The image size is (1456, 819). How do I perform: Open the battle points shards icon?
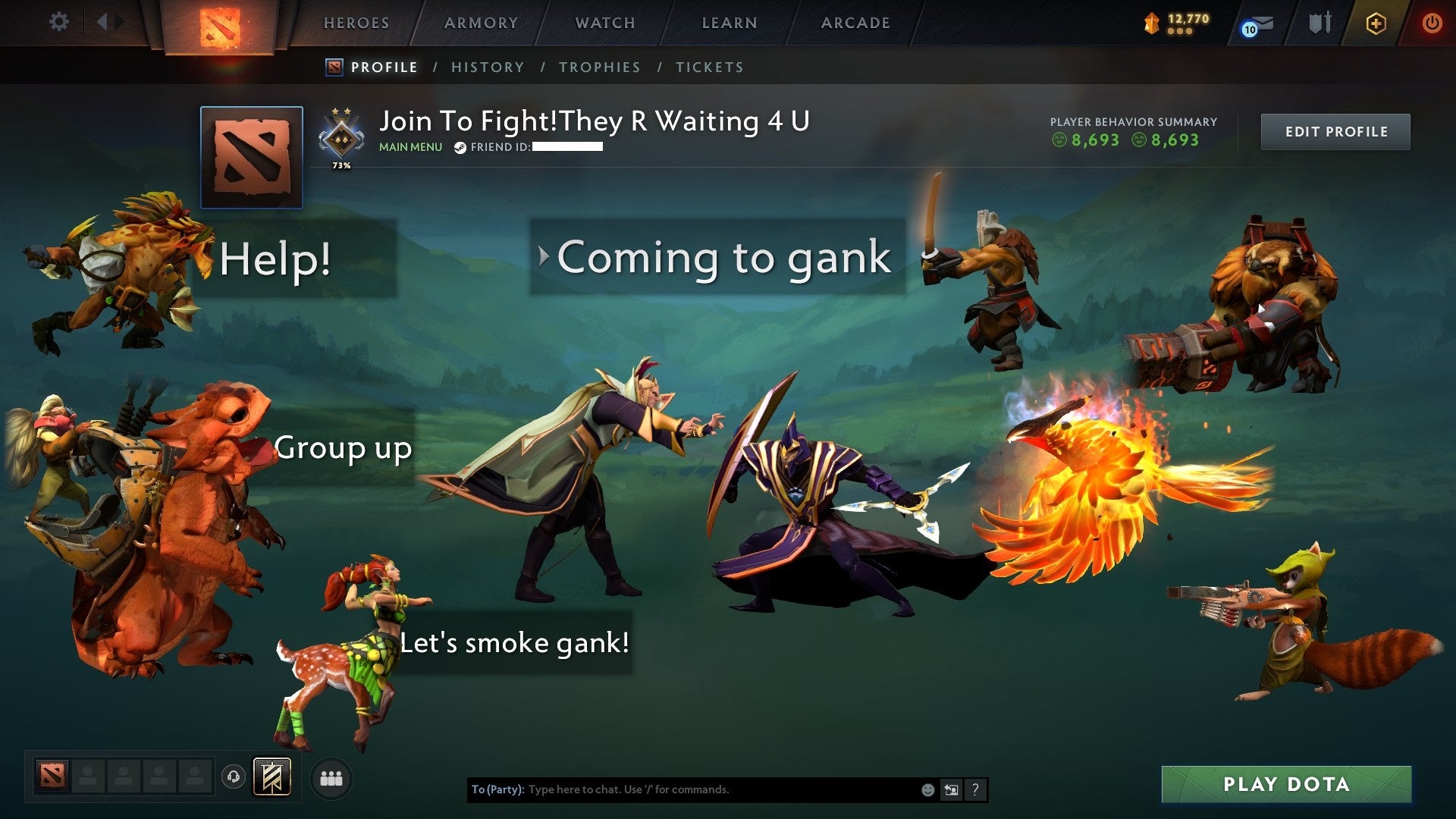click(1150, 24)
